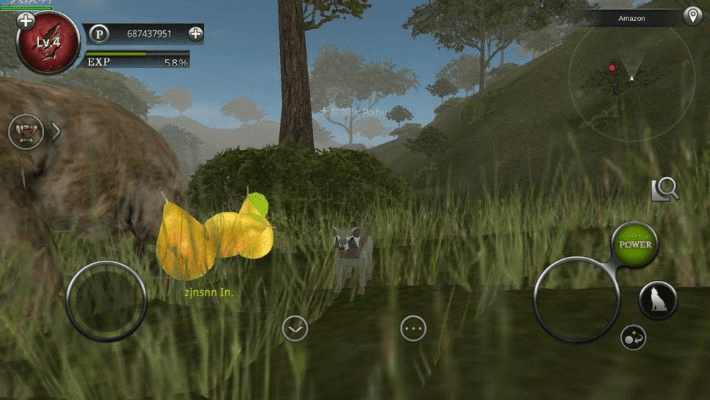Tap the left virtual movement joystick
Screen dimensions: 710x400
click(x=106, y=300)
